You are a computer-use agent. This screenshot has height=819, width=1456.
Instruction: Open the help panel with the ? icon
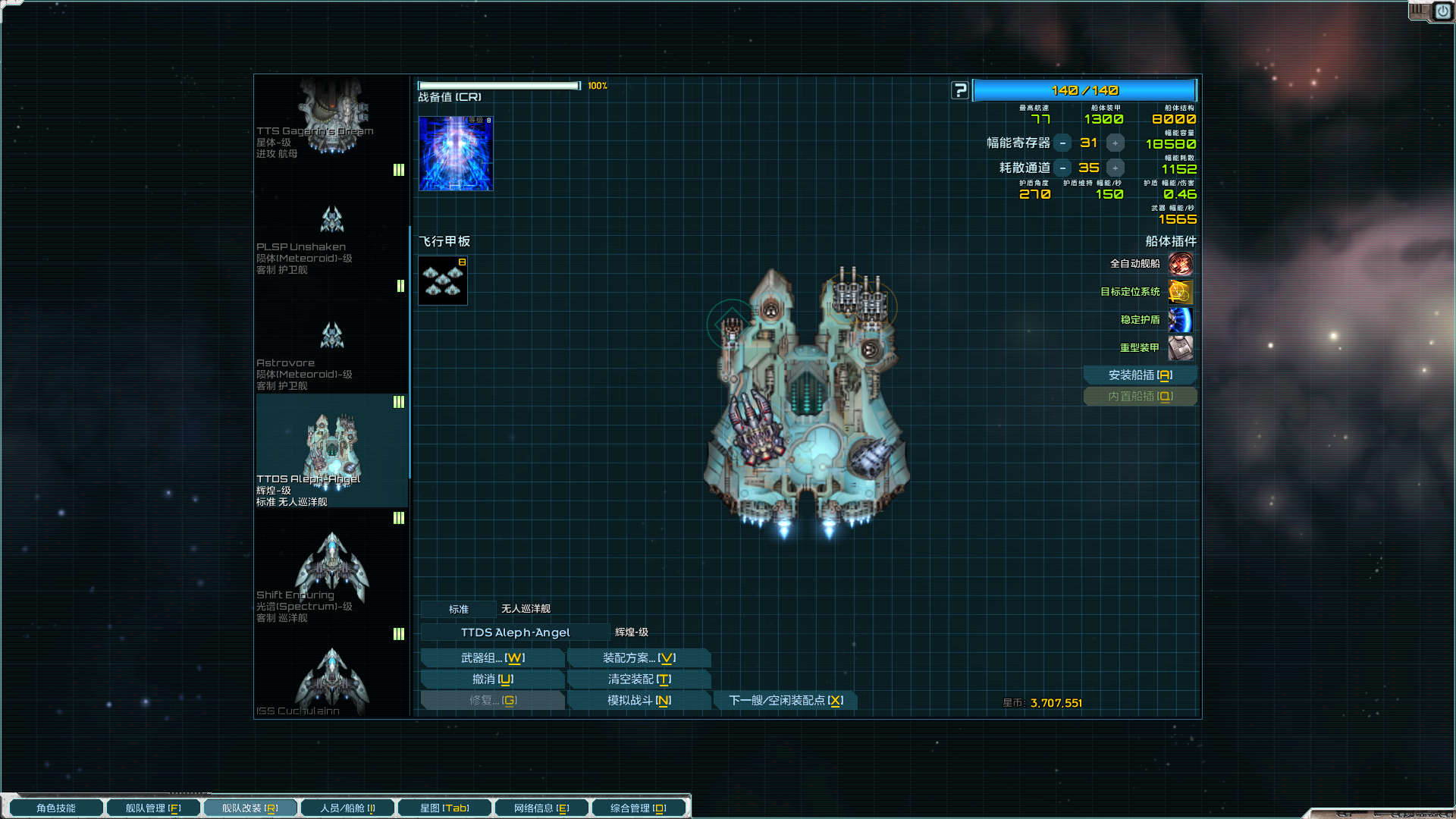coord(960,89)
